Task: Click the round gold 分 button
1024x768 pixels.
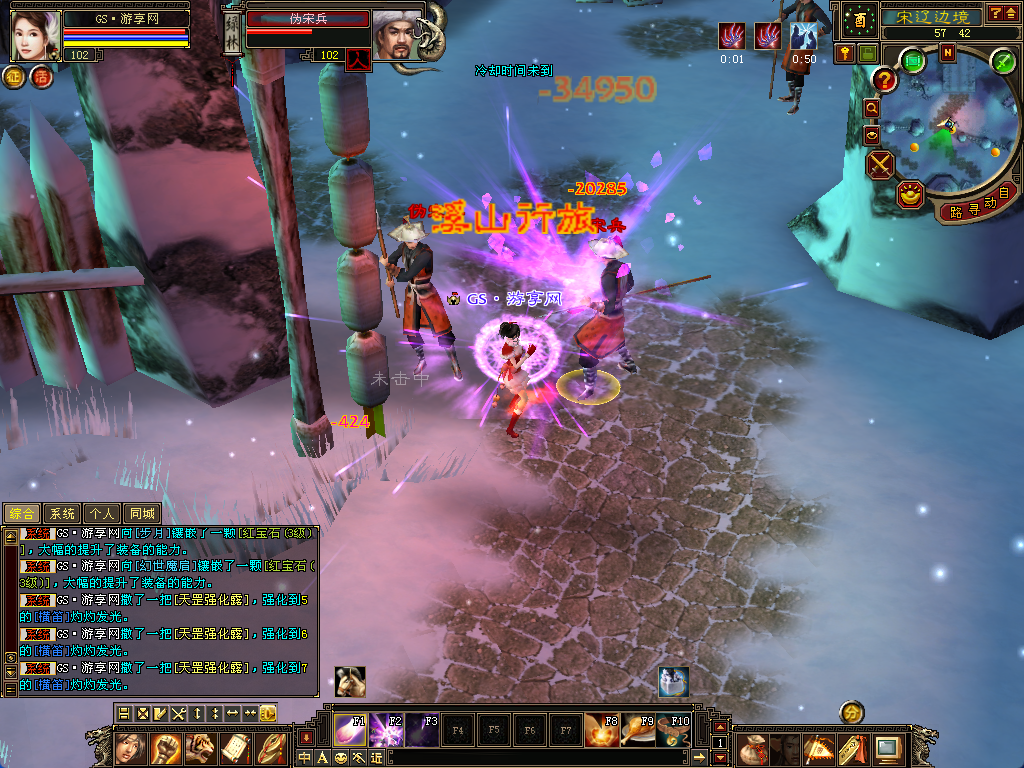Action: 851,712
